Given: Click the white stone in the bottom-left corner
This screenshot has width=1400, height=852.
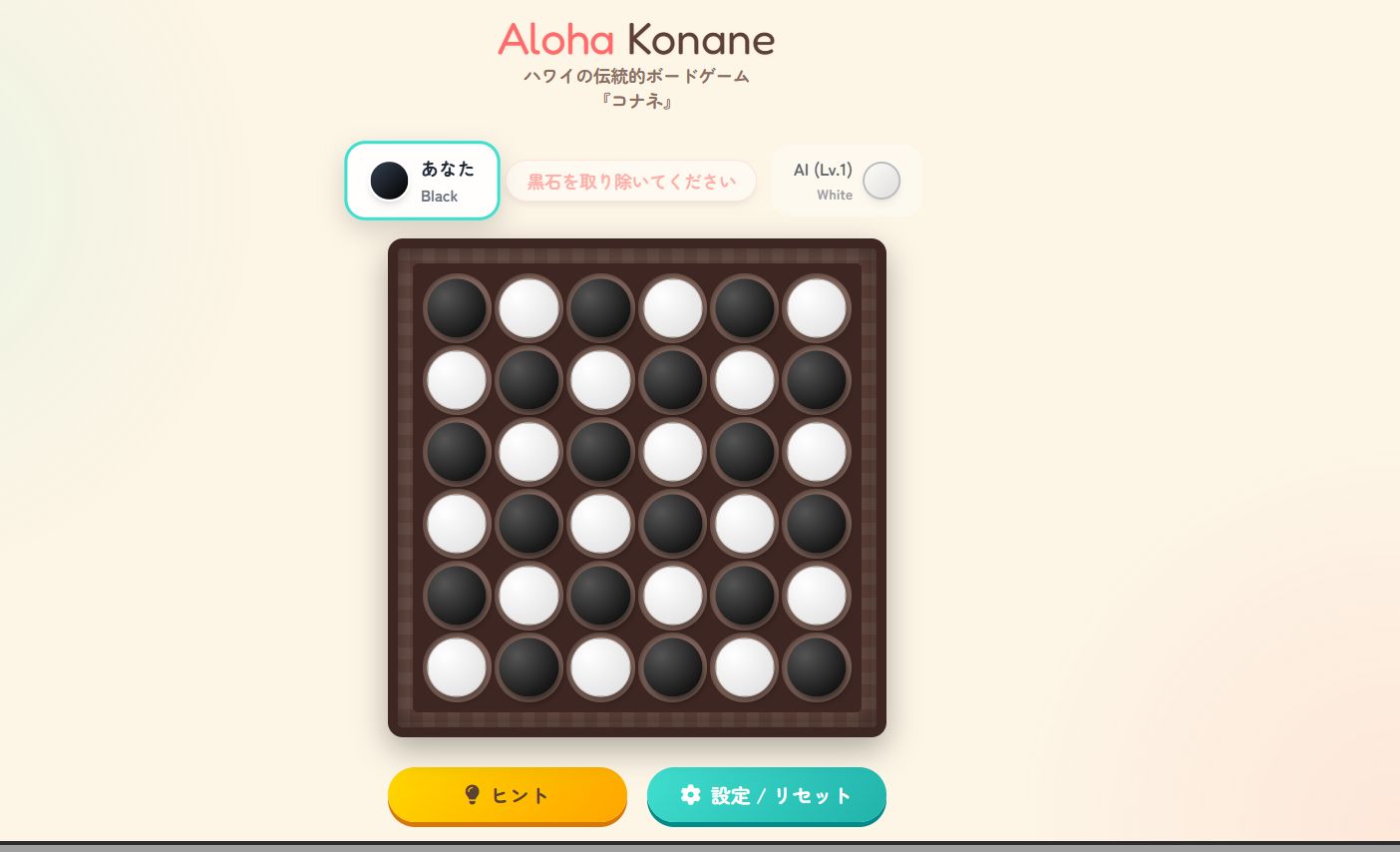Looking at the screenshot, I should (x=456, y=667).
